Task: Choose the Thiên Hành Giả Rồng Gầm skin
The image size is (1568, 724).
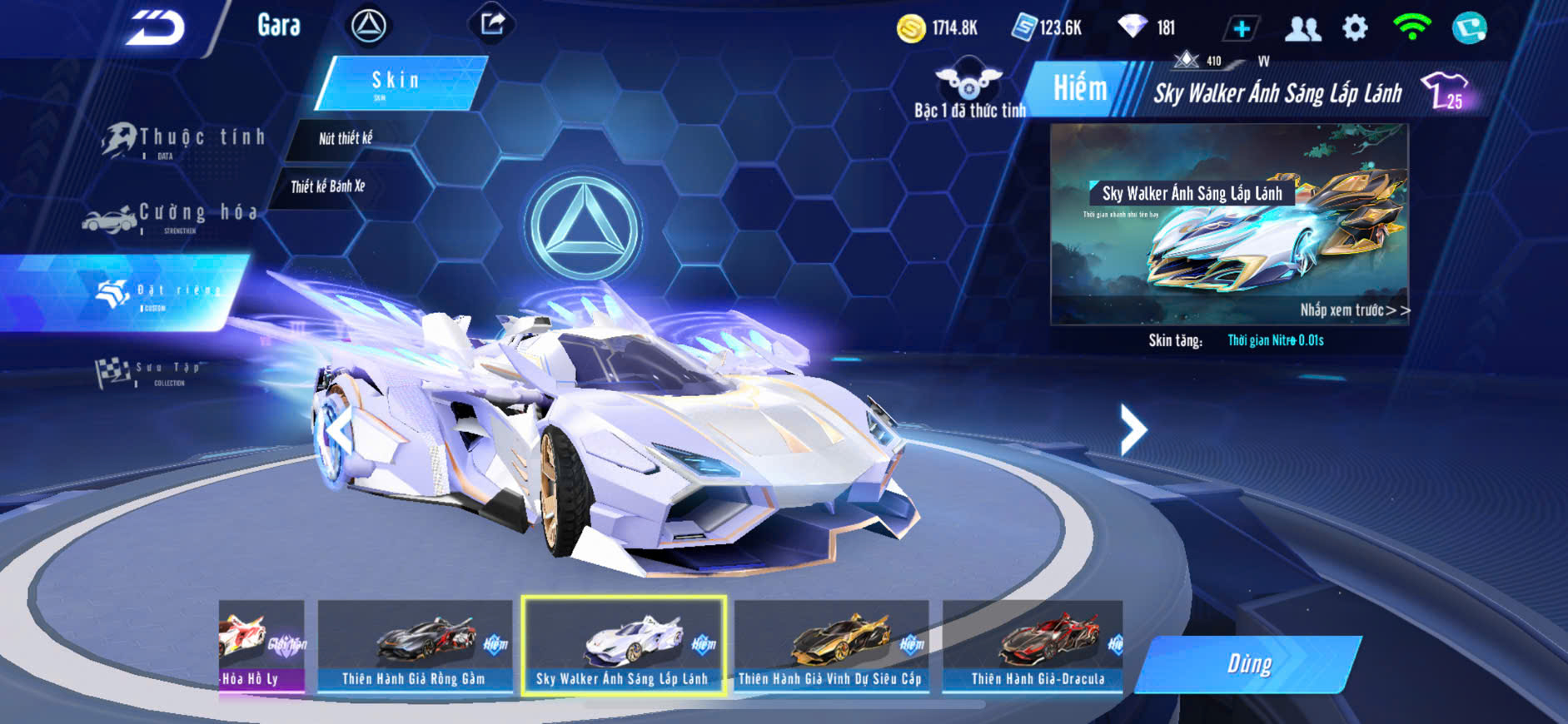Action: click(415, 647)
